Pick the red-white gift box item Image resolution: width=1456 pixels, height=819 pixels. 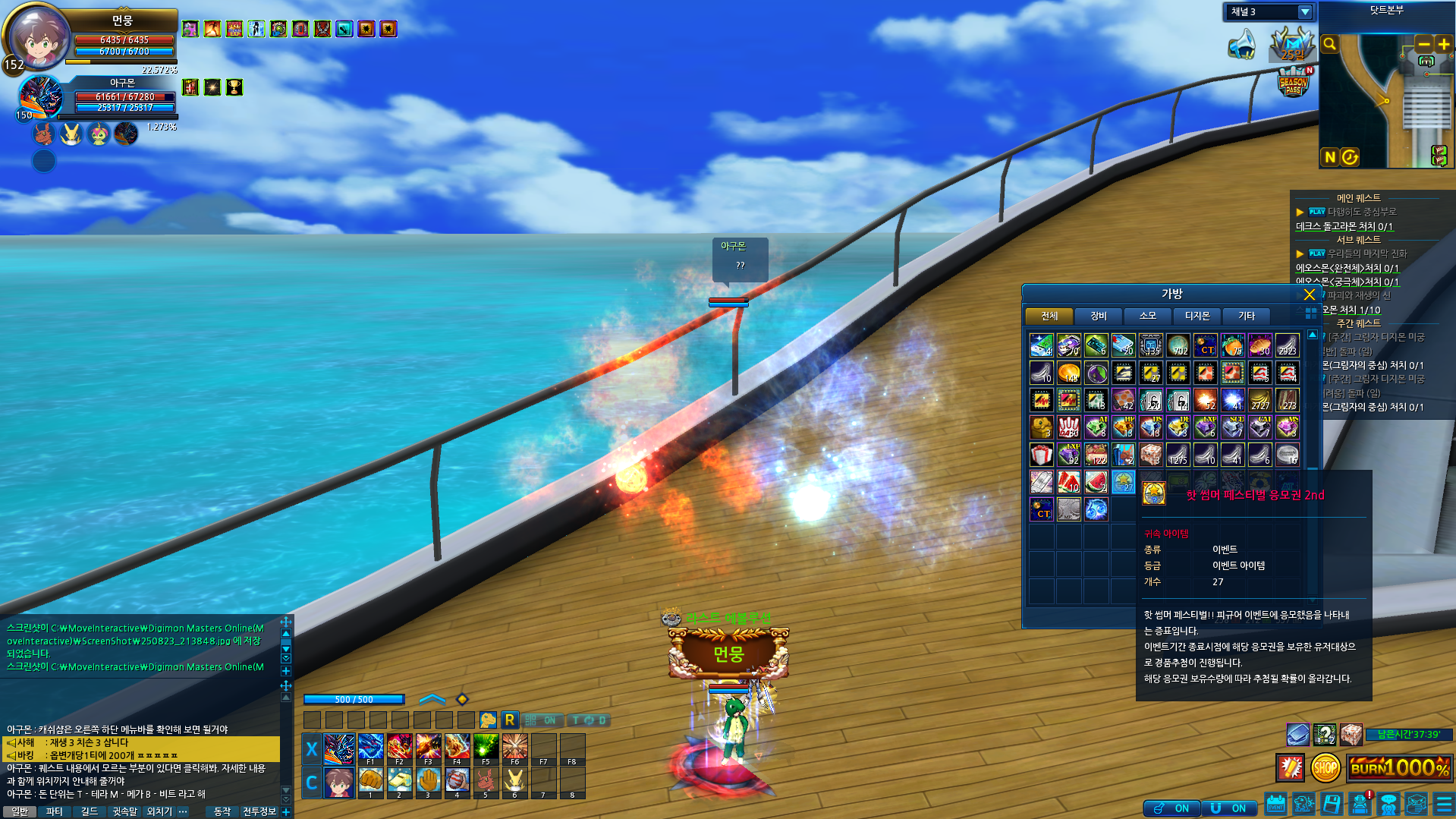tap(1041, 455)
